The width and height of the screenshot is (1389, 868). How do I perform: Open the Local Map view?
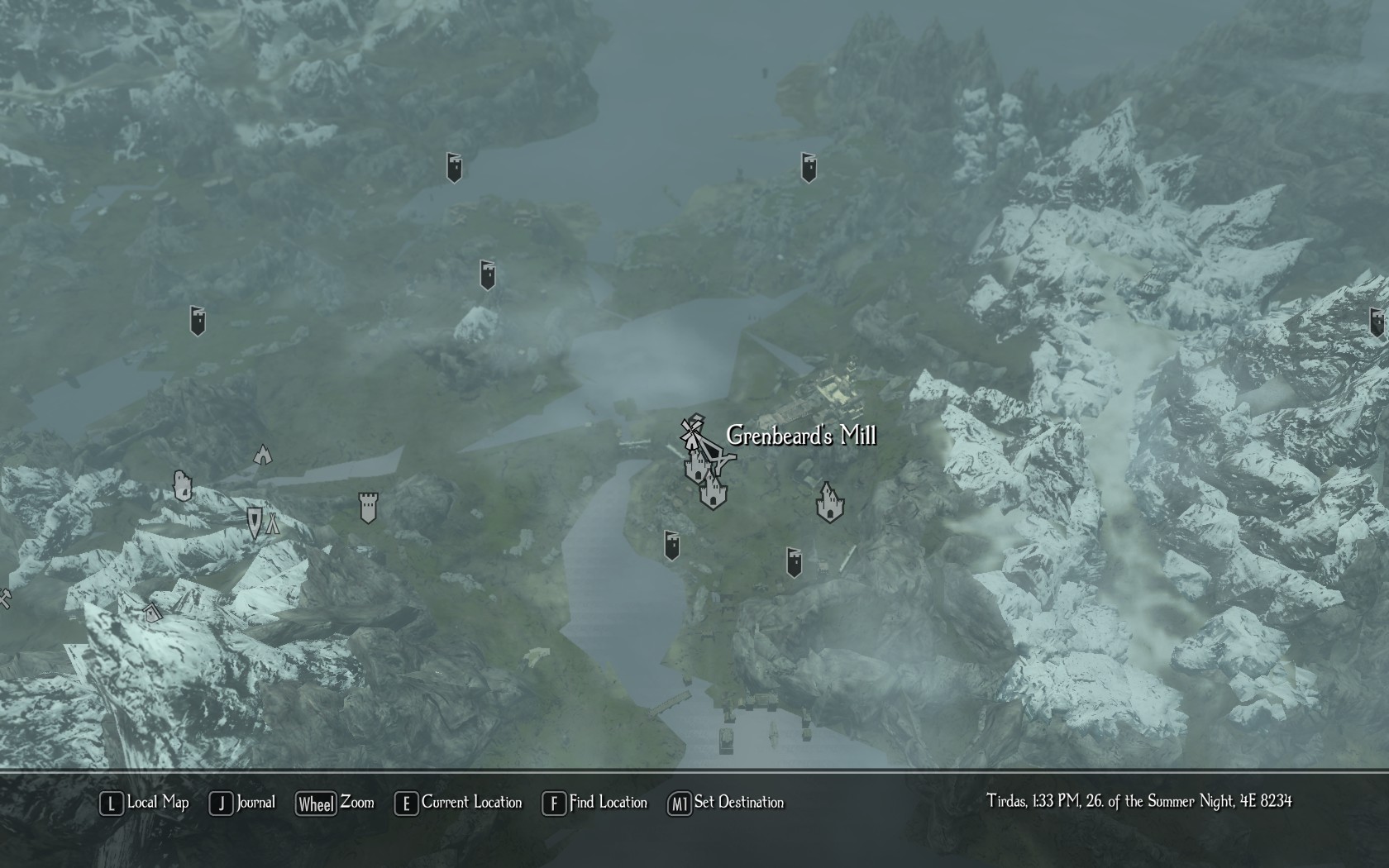click(x=146, y=803)
